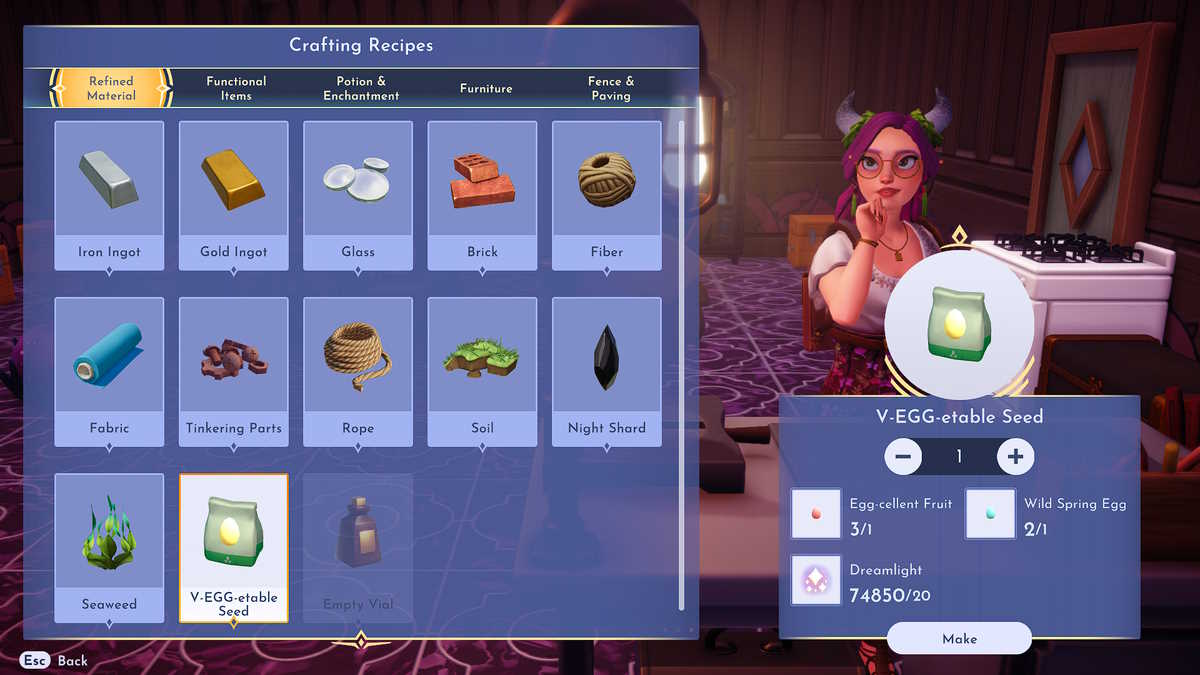Select the Iron Ingot recipe
1200x675 pixels.
point(109,195)
